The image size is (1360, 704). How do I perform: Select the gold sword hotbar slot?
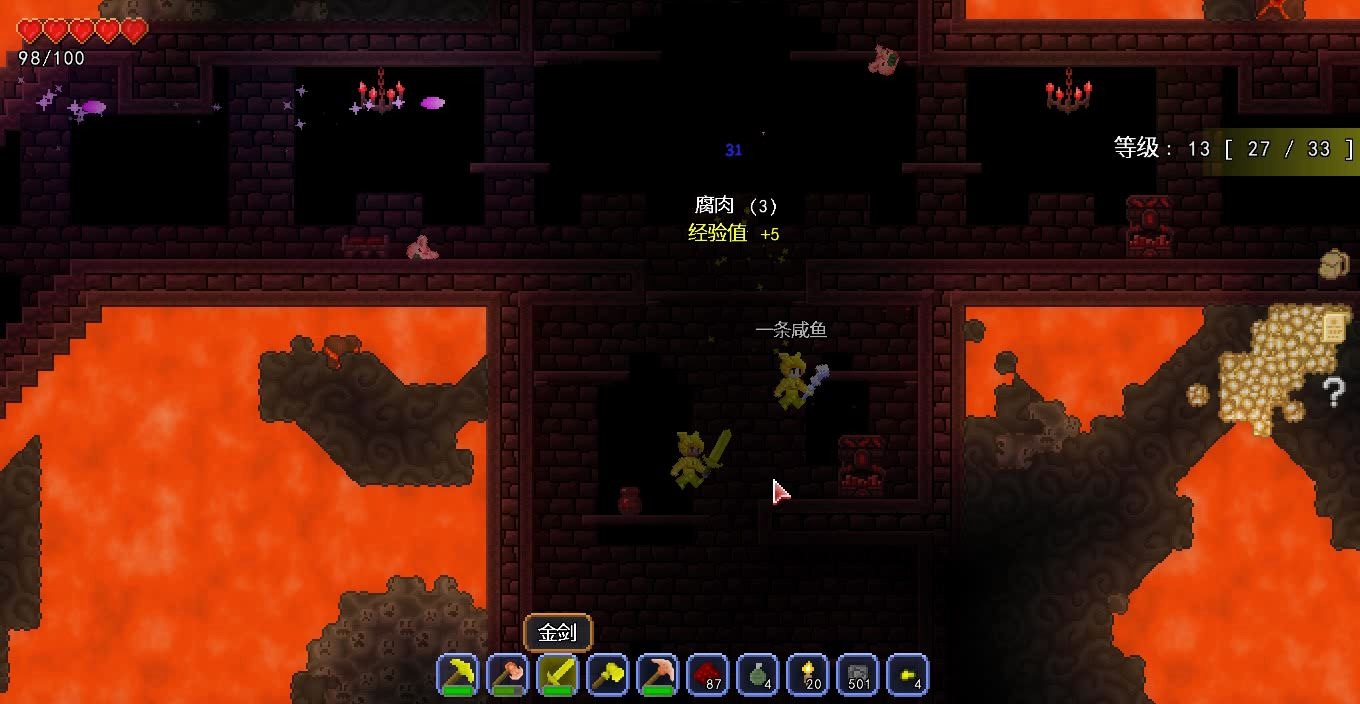[x=558, y=675]
